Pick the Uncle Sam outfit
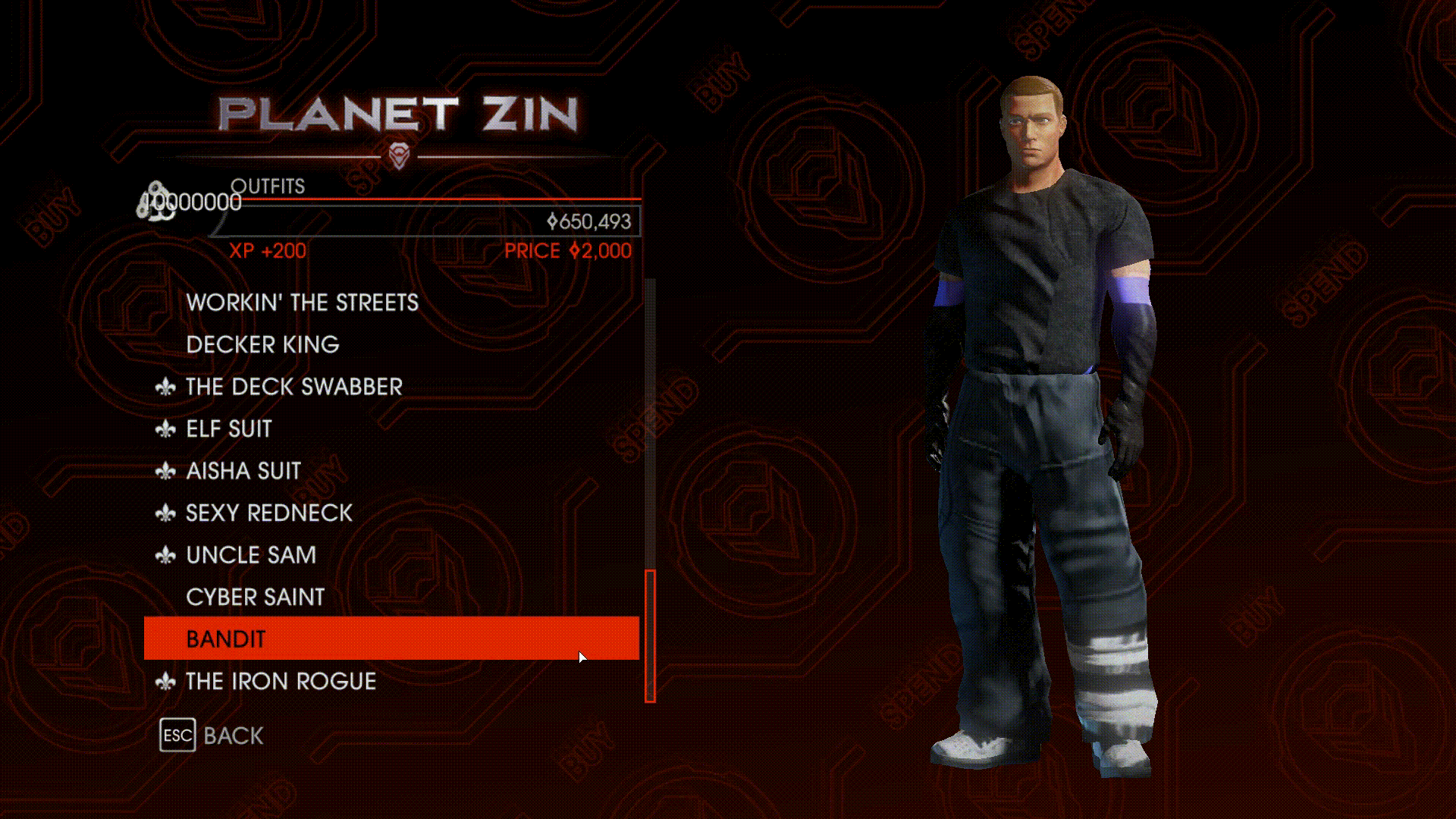 tap(250, 555)
